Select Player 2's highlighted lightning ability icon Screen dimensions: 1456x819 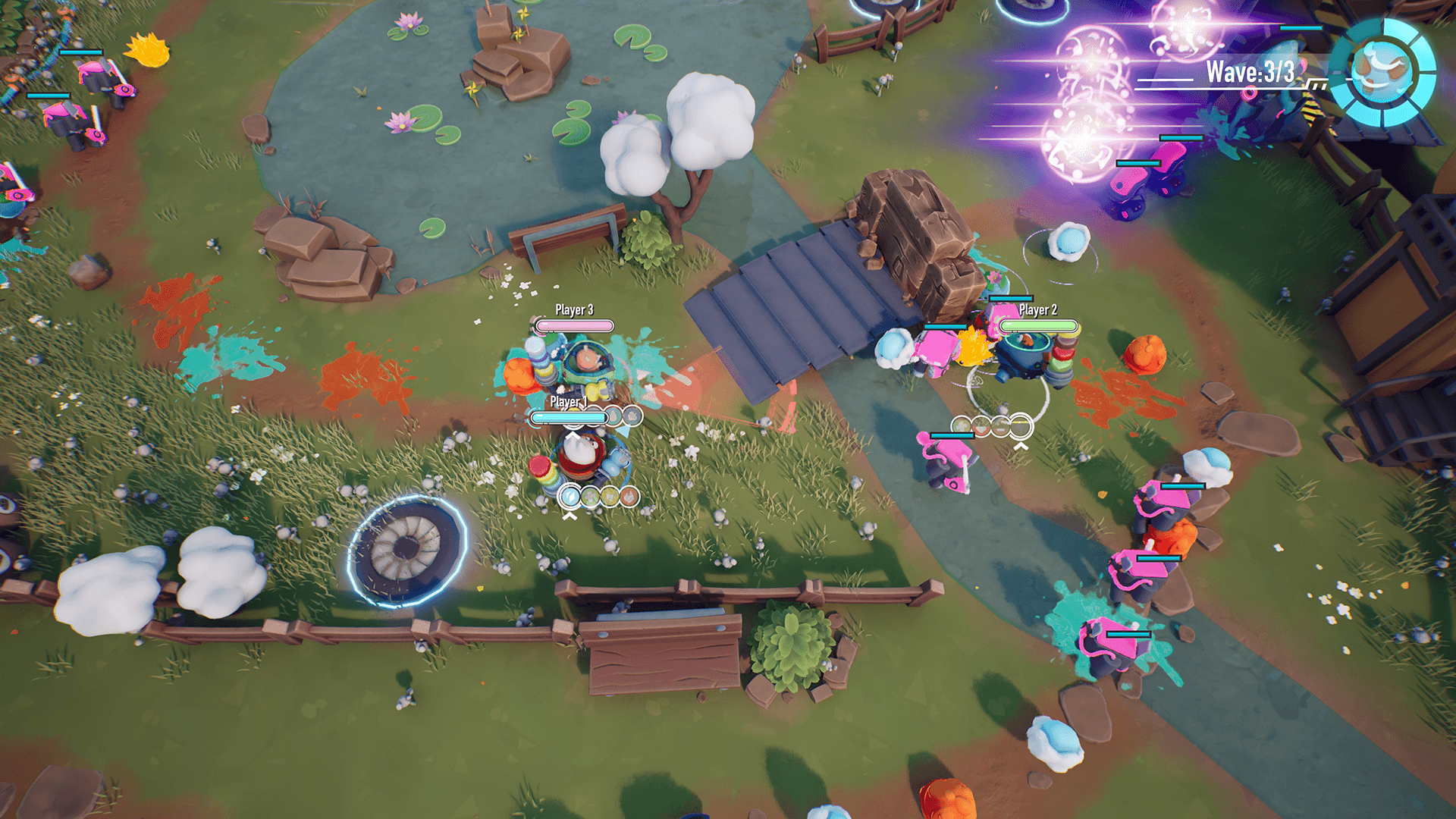coord(1021,427)
